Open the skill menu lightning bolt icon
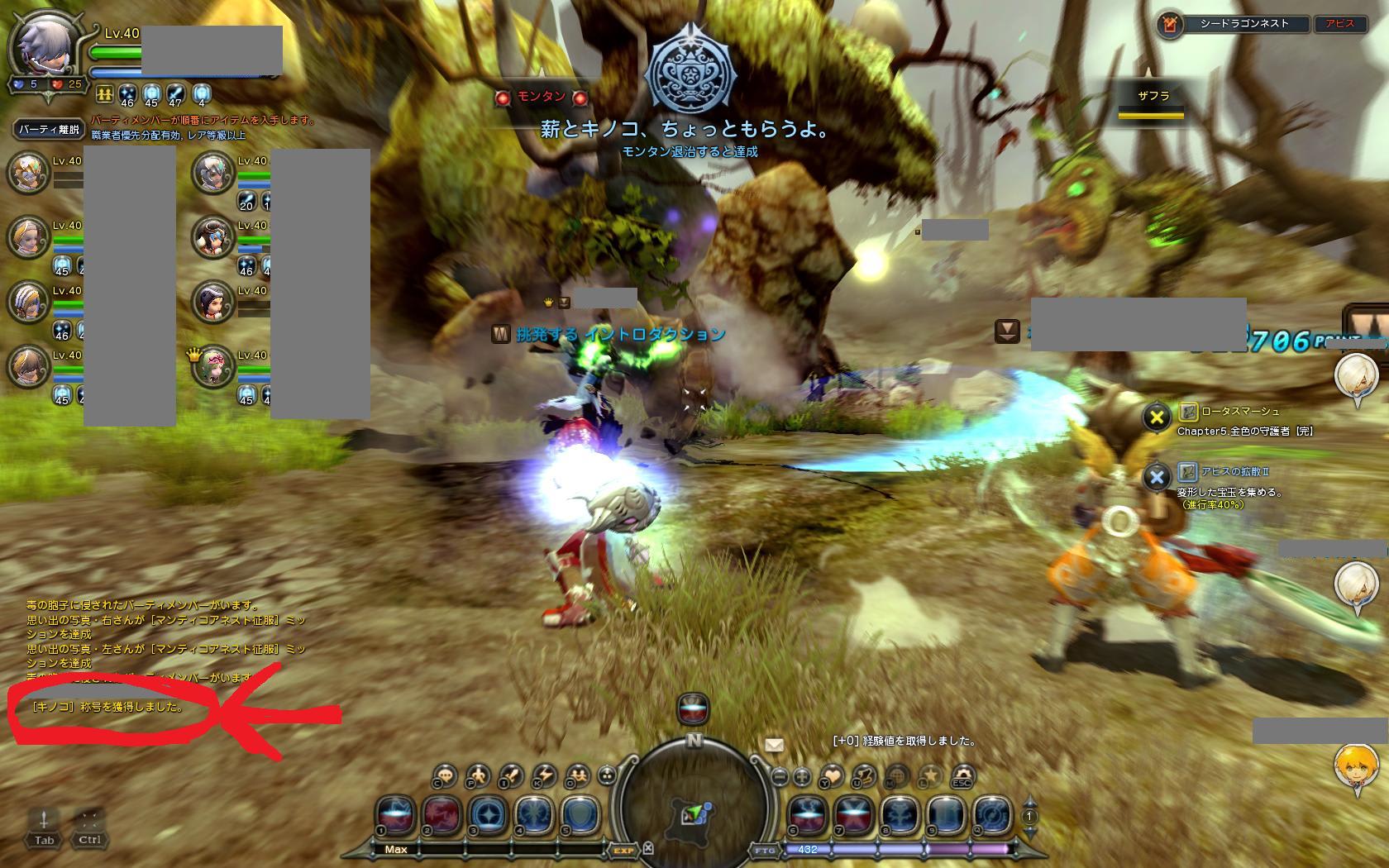 coord(544,776)
